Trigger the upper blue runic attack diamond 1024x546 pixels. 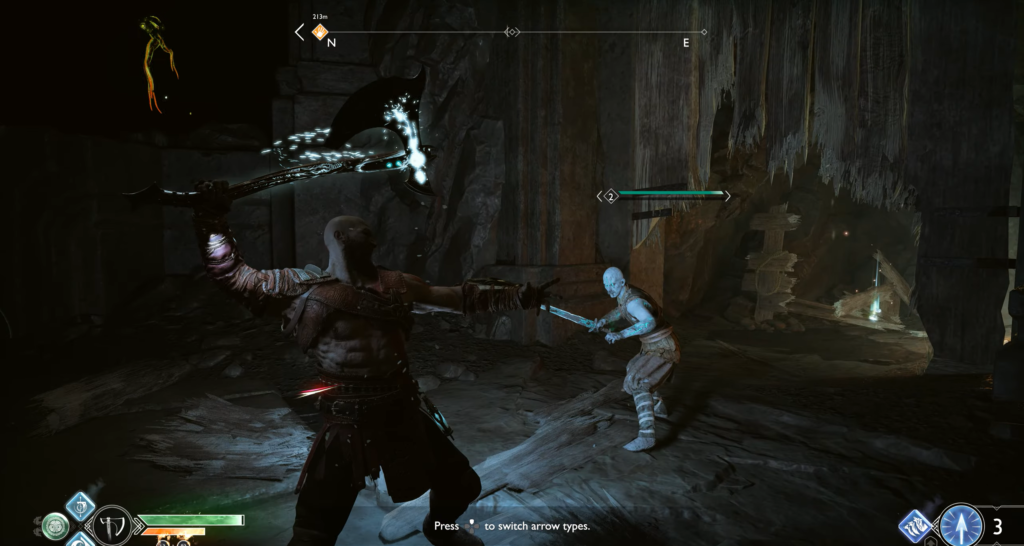coord(80,505)
